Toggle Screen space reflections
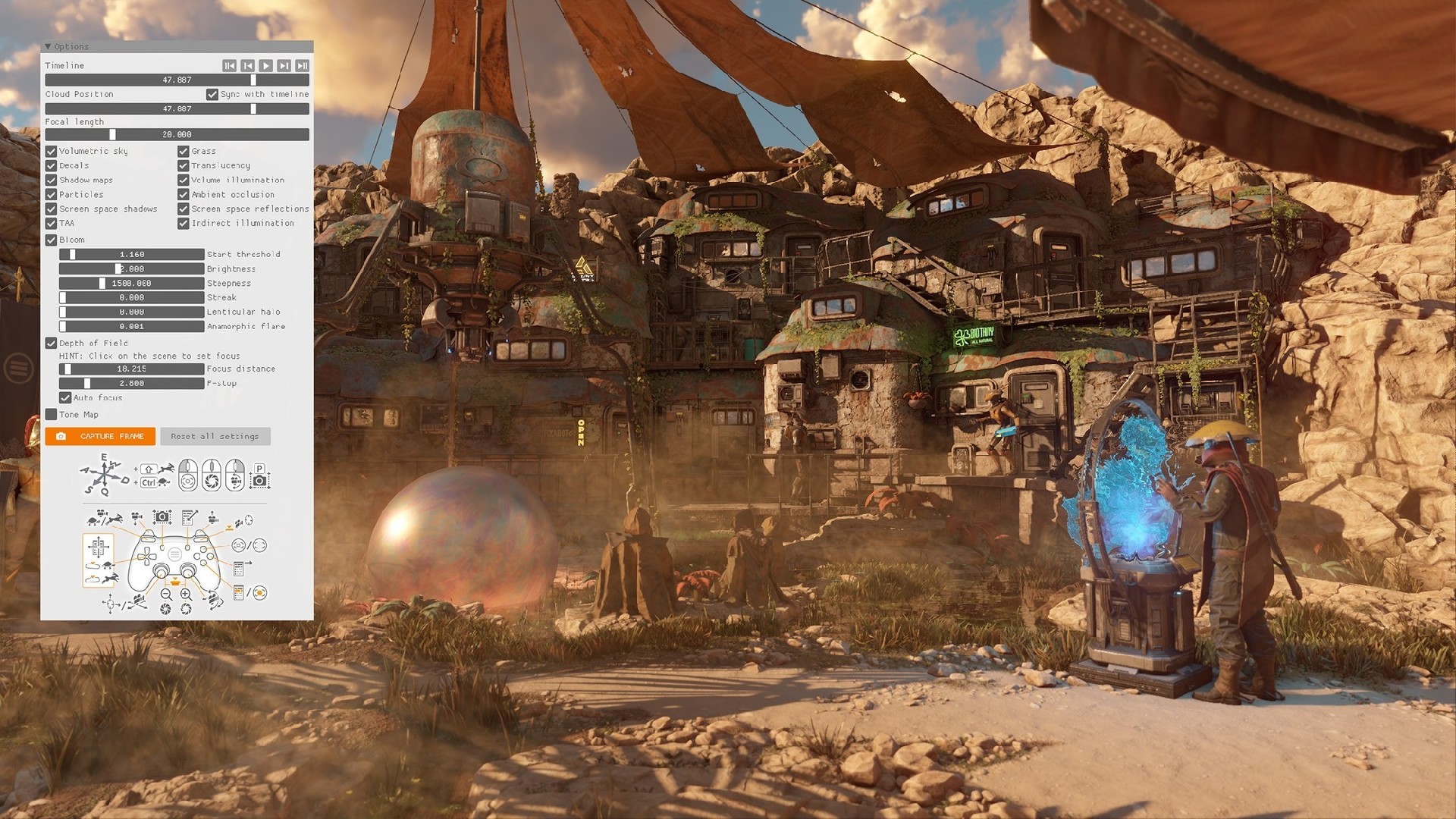This screenshot has width=1456, height=819. point(184,209)
